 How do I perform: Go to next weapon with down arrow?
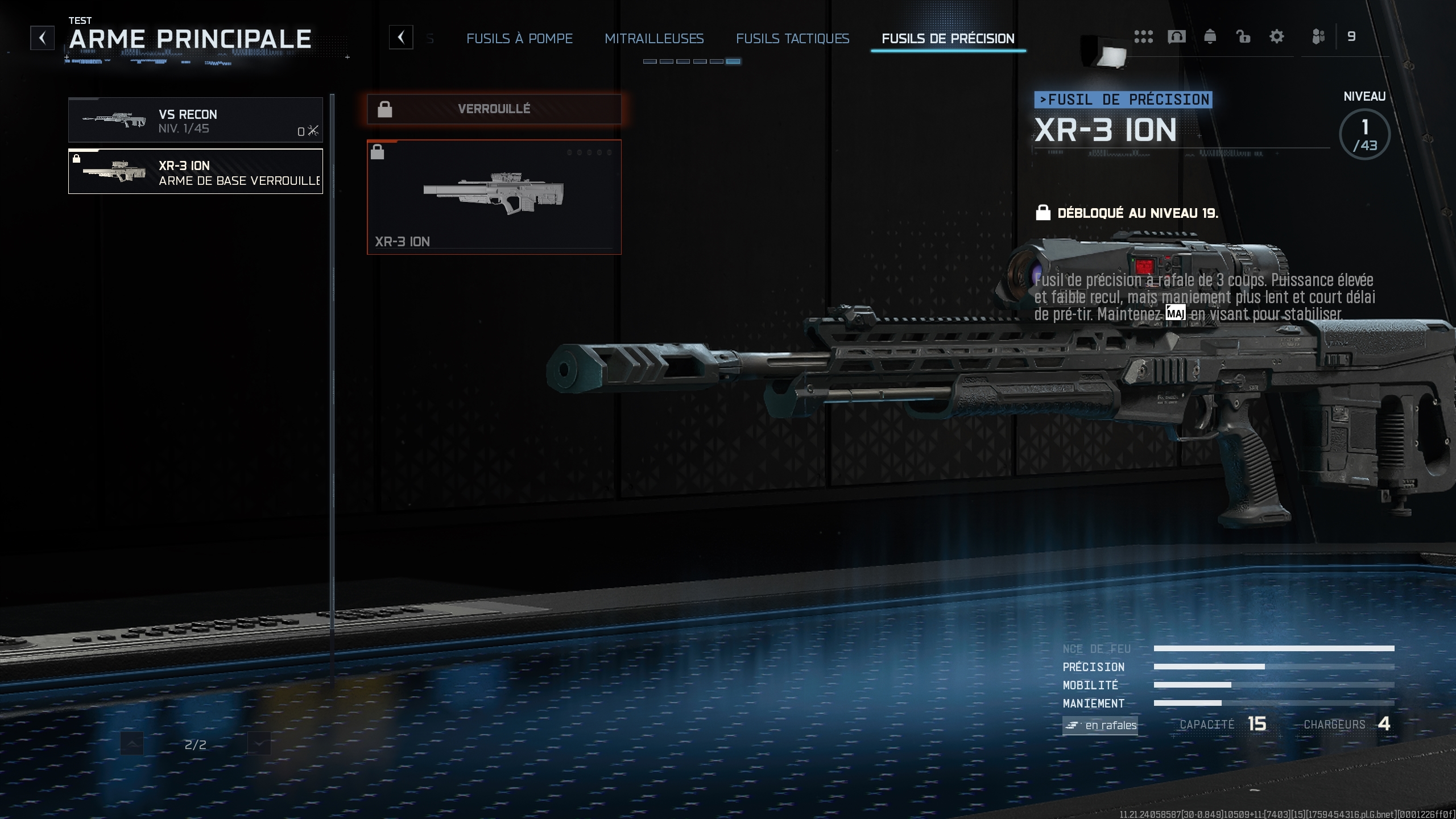[x=259, y=744]
